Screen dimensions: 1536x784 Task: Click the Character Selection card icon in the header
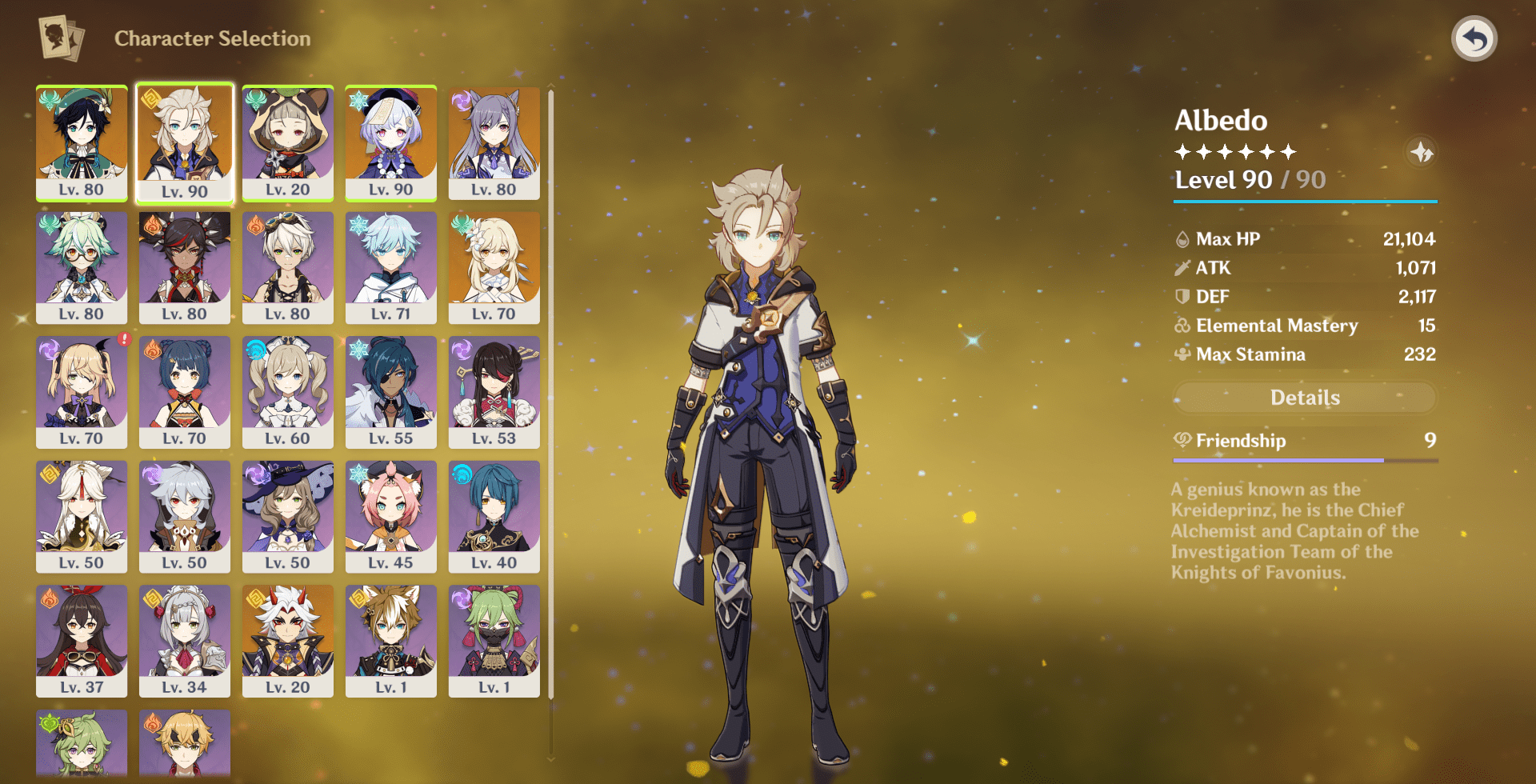point(59,38)
